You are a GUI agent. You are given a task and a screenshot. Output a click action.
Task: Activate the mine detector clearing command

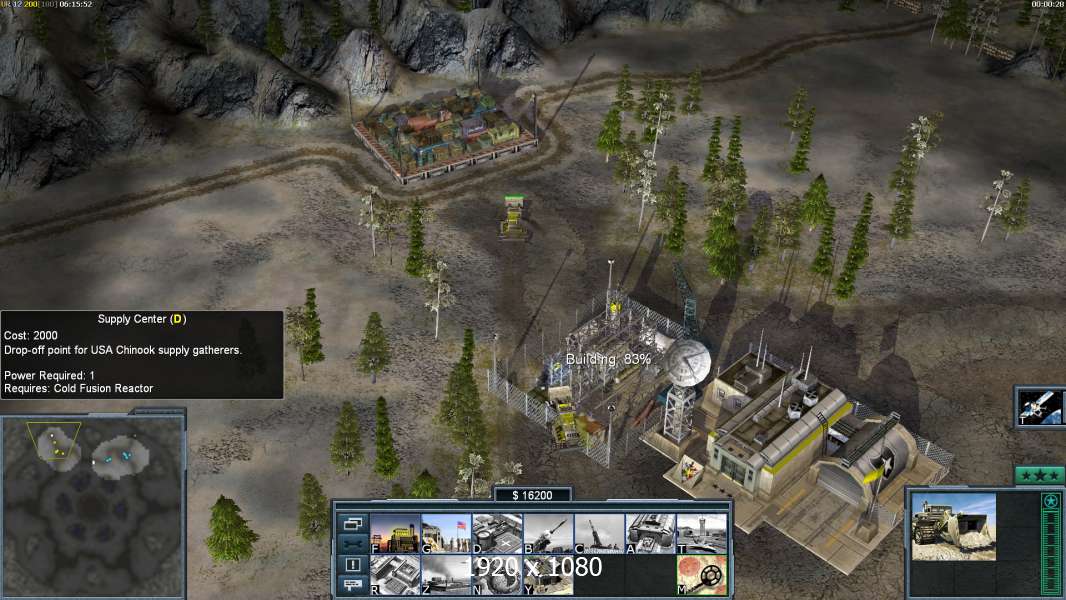pyautogui.click(x=701, y=574)
